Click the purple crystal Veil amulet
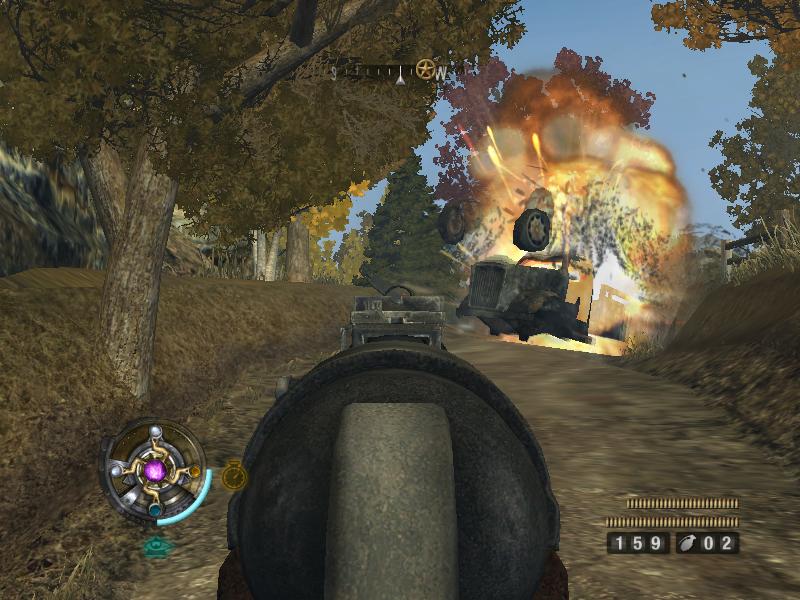800x600 pixels. 155,469
